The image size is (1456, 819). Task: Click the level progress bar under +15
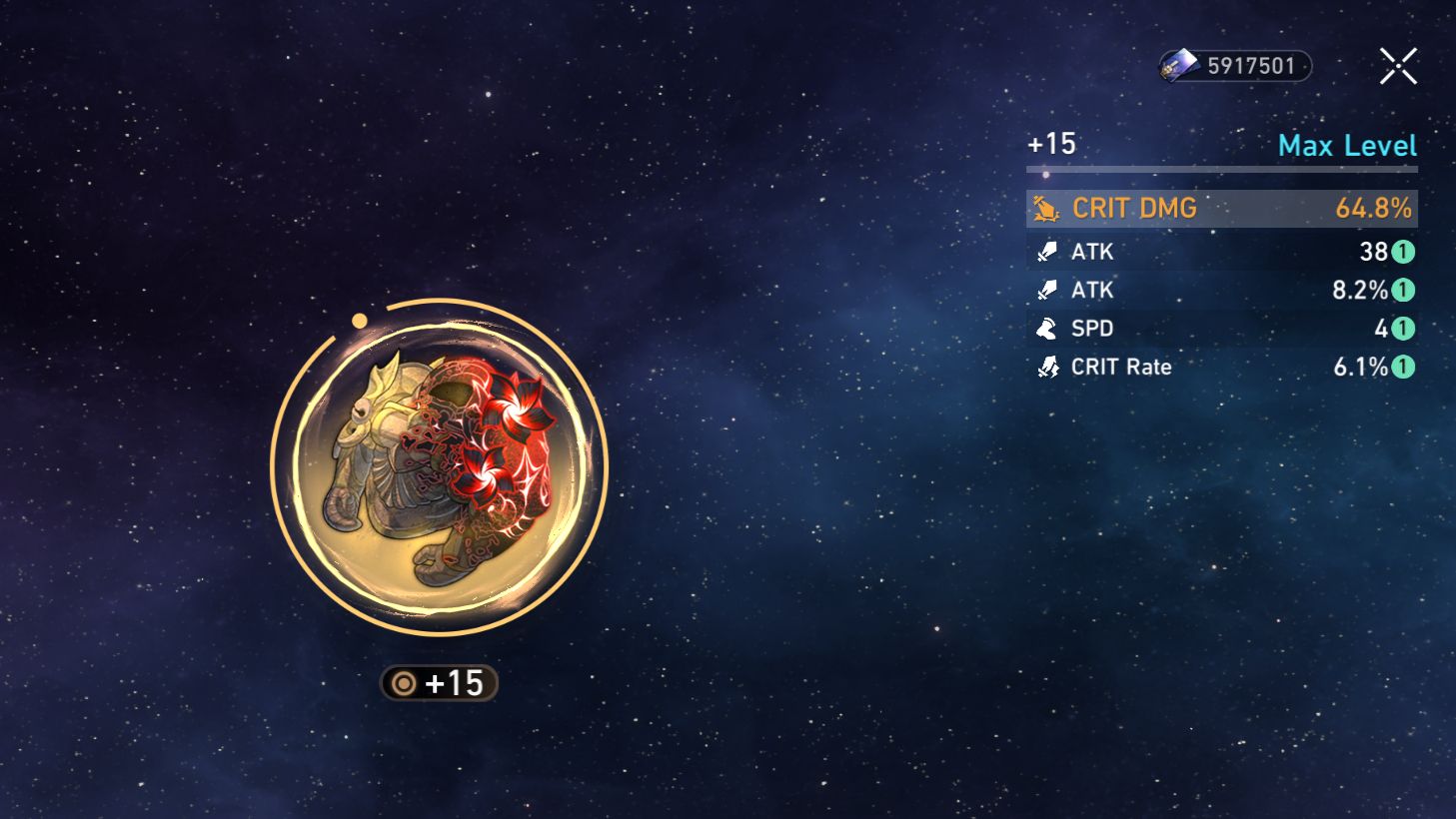(x=1220, y=170)
